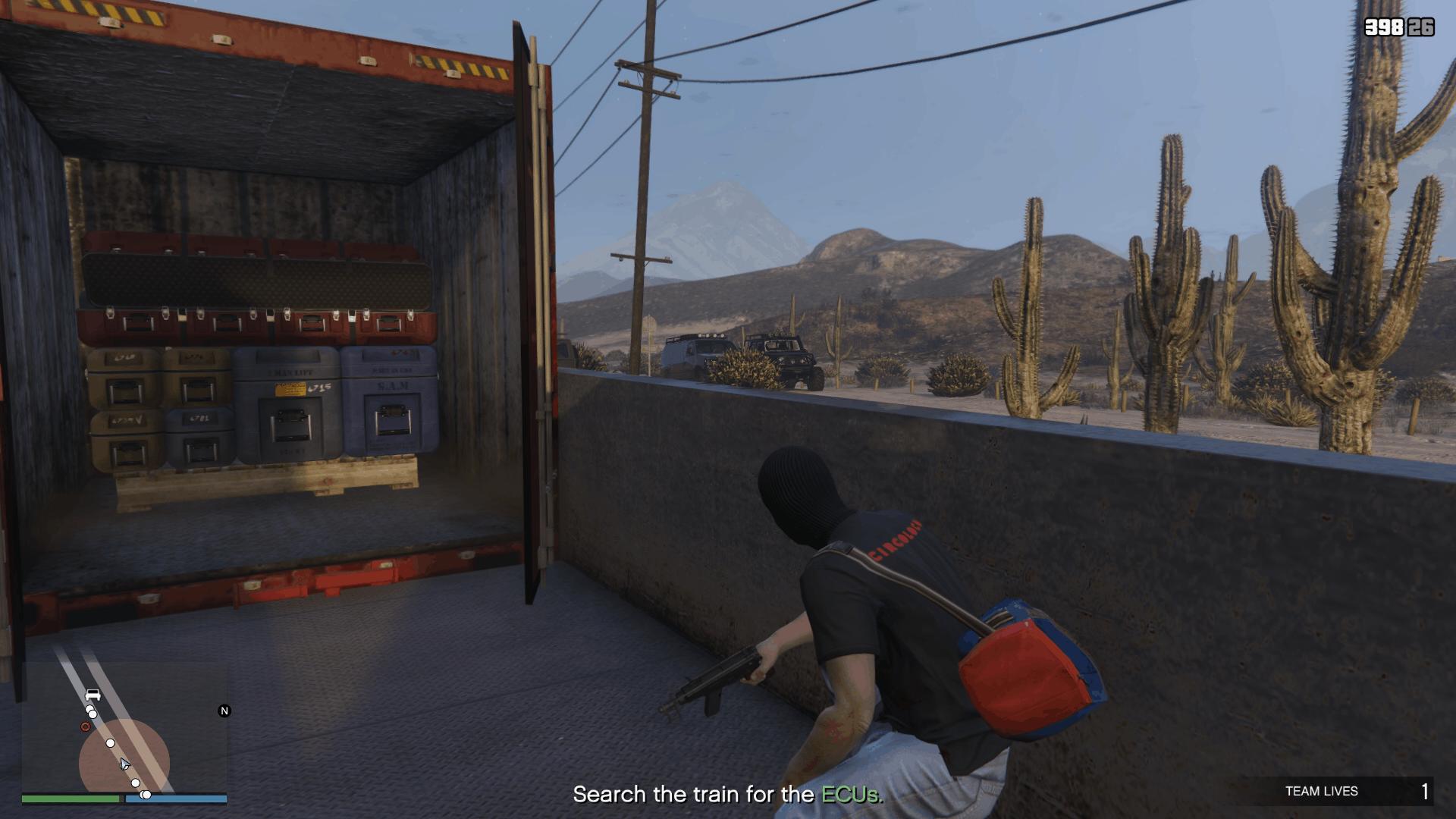
Task: Select the player arrow on the minimap
Action: [124, 764]
